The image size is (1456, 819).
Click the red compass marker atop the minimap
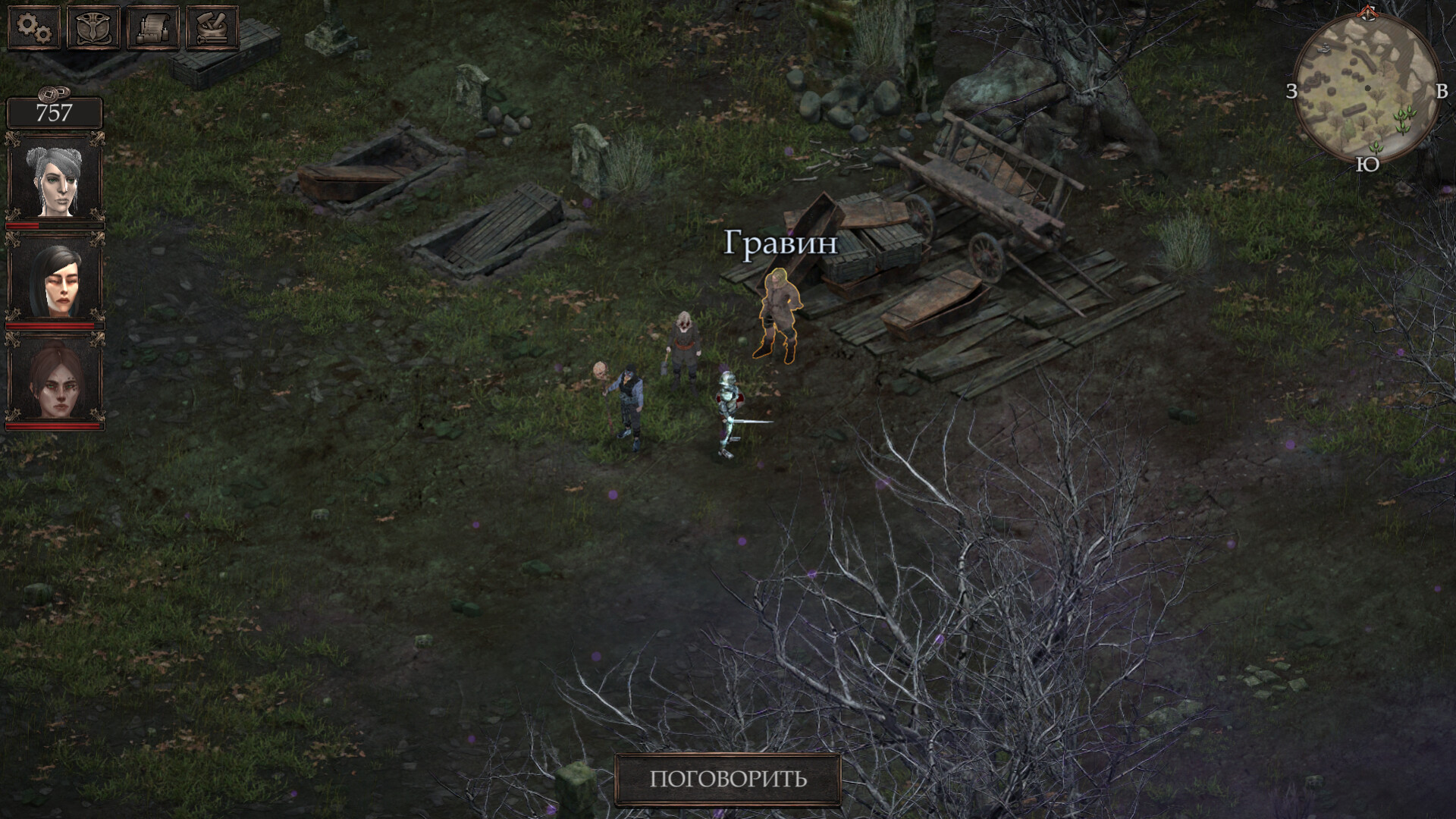[x=1367, y=14]
